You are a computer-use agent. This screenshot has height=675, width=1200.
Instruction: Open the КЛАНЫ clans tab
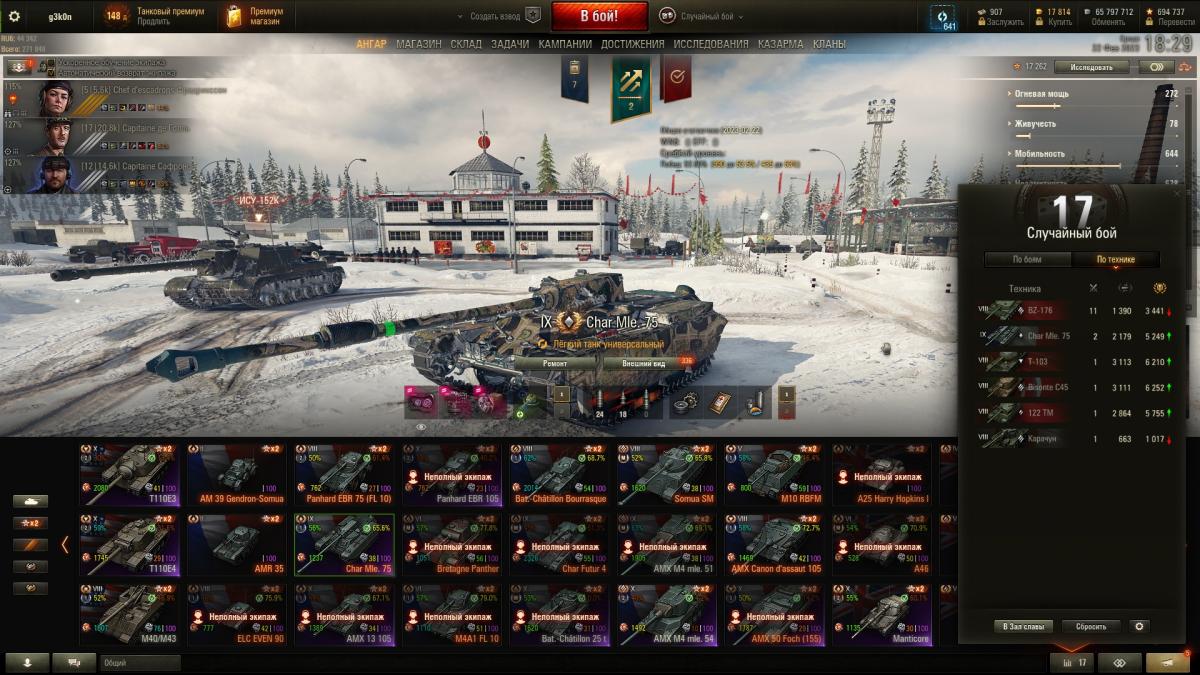[x=829, y=44]
